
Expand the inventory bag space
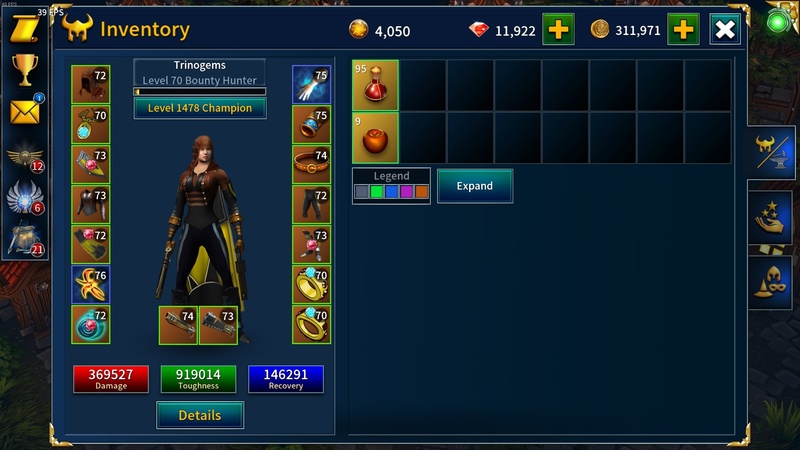click(474, 186)
